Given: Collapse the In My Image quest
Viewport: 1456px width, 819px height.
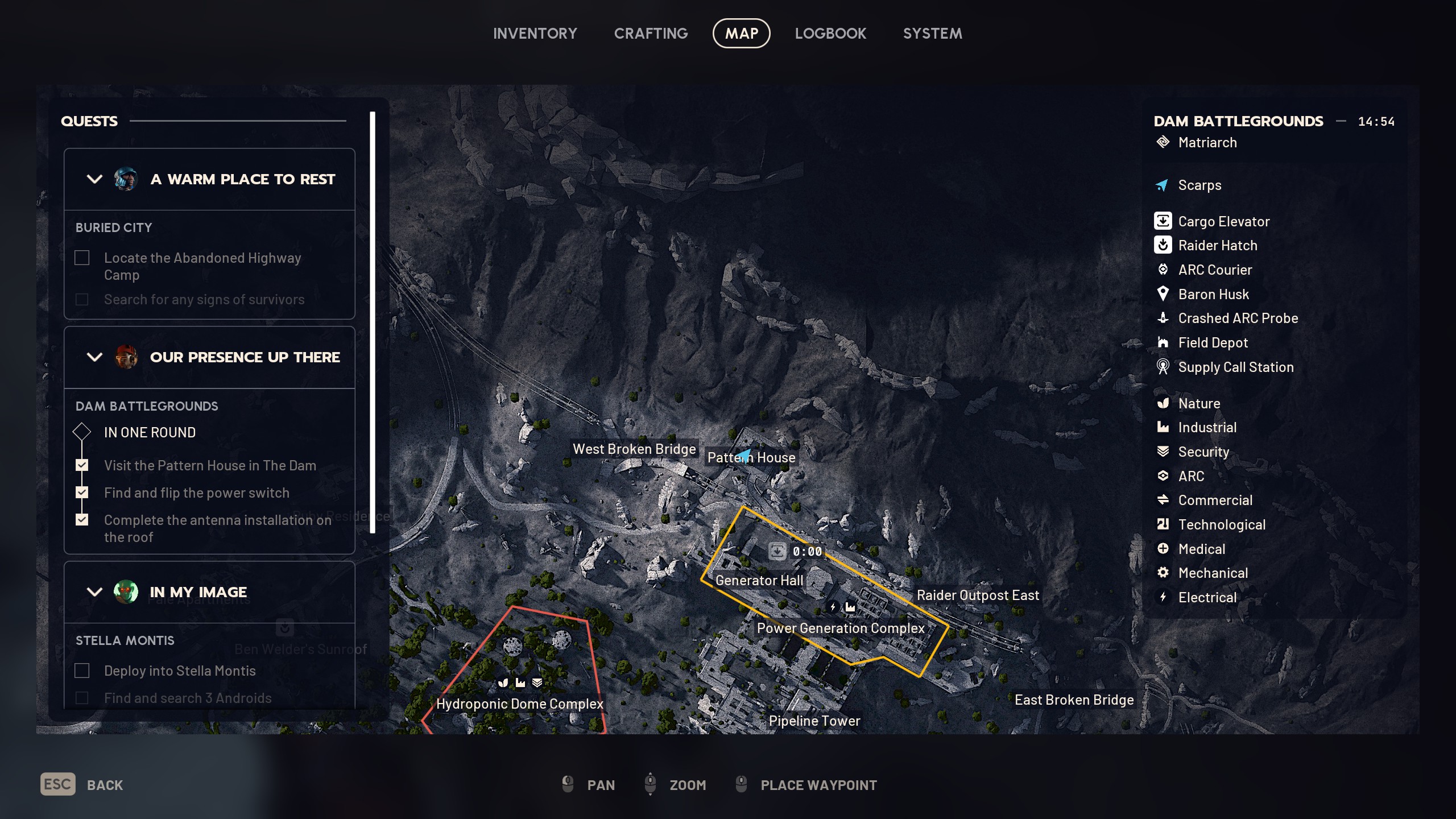Looking at the screenshot, I should click(x=94, y=592).
